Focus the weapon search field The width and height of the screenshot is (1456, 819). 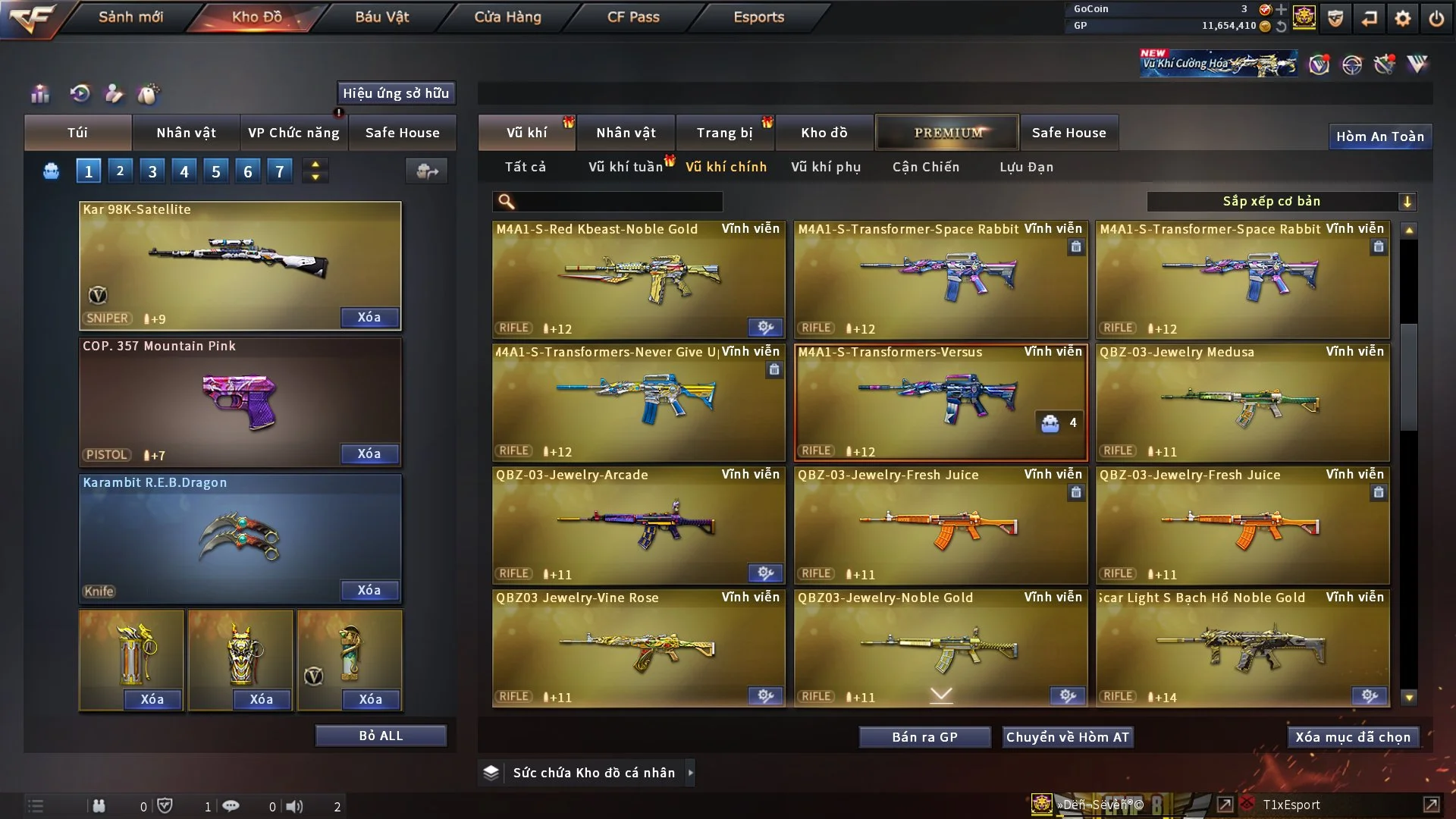tap(618, 202)
